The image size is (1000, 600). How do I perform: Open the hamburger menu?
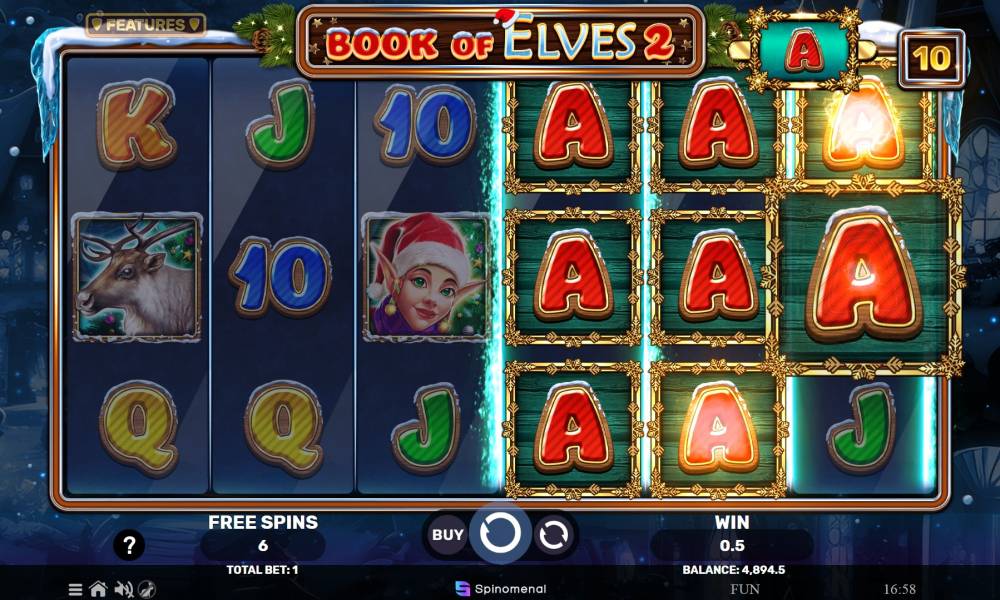click(76, 589)
